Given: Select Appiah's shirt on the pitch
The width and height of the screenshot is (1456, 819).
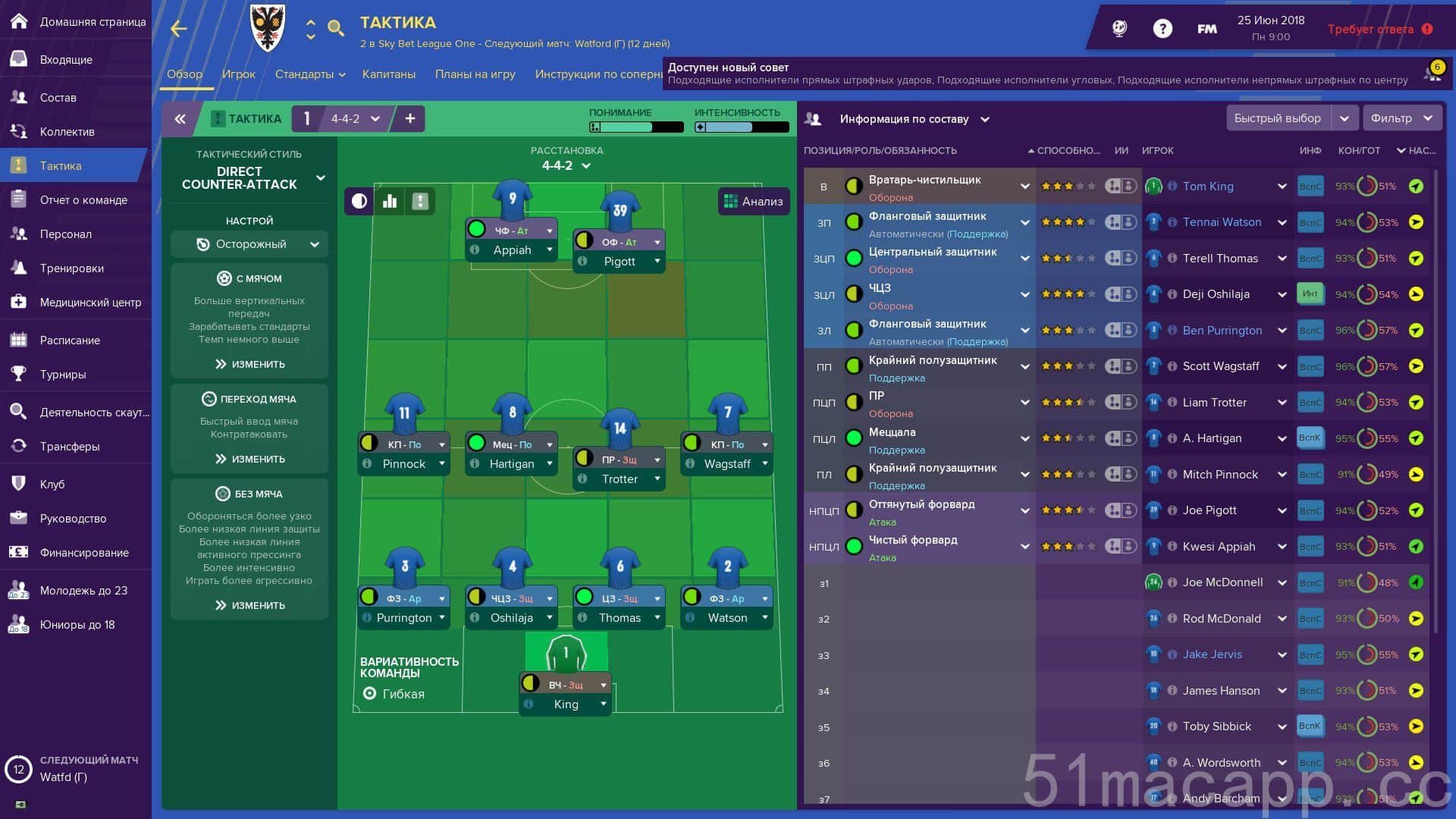Looking at the screenshot, I should point(513,199).
